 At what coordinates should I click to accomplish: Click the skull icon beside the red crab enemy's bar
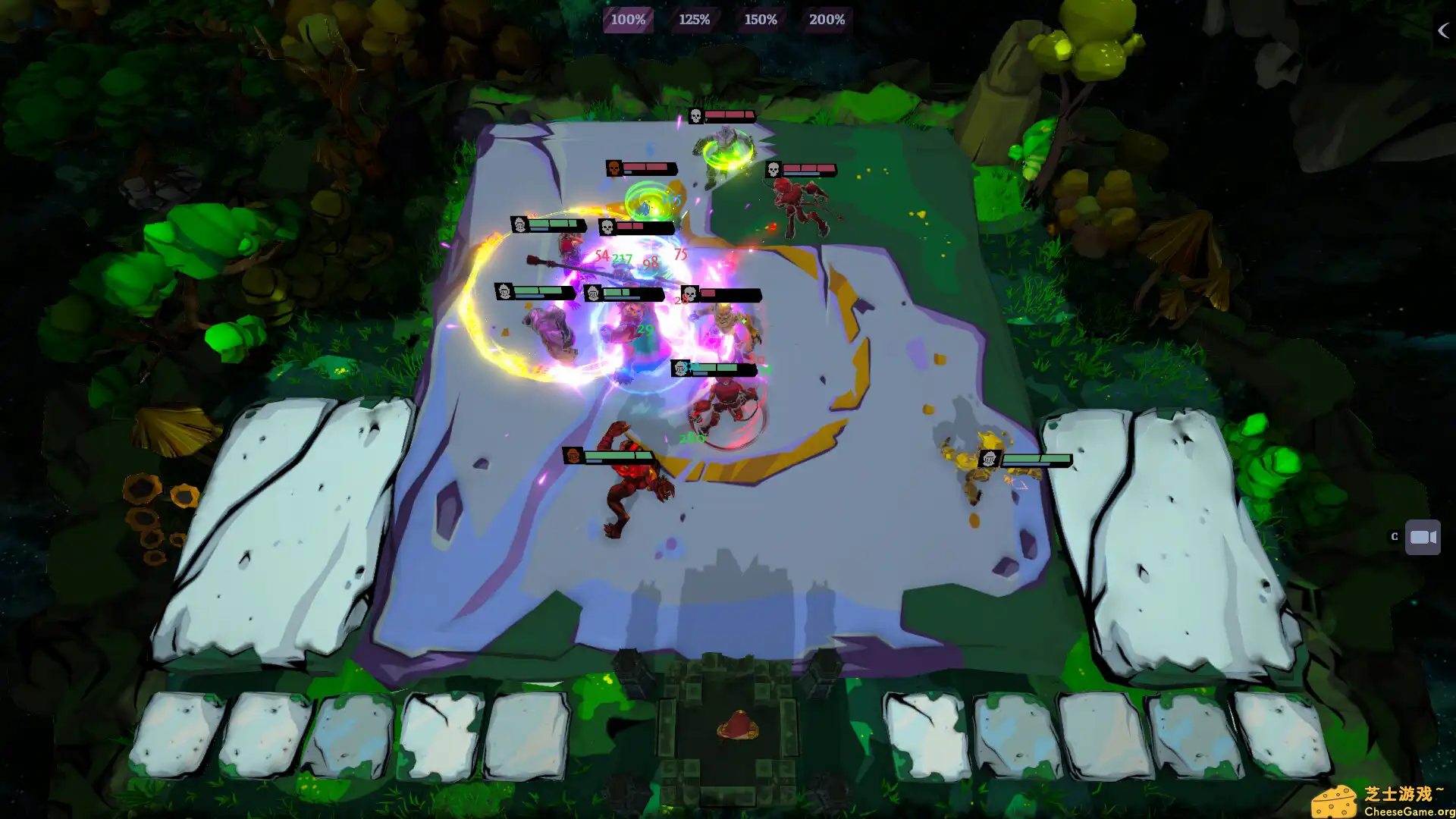point(773,170)
